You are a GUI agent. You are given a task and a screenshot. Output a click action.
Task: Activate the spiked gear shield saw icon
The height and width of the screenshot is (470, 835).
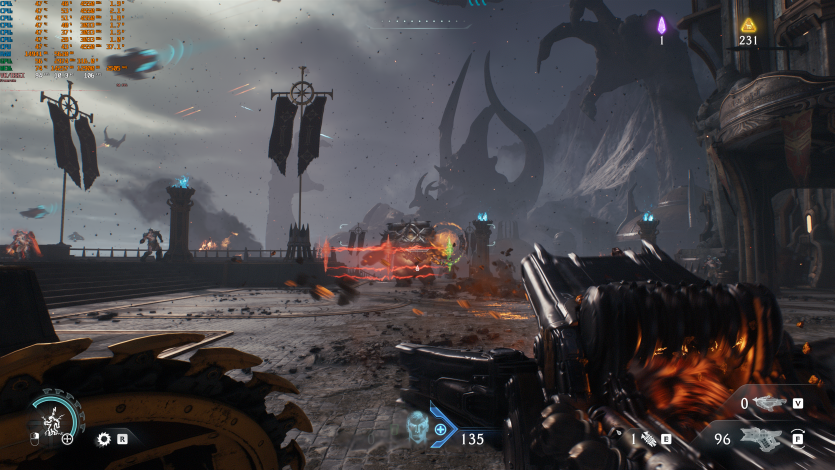pos(103,438)
